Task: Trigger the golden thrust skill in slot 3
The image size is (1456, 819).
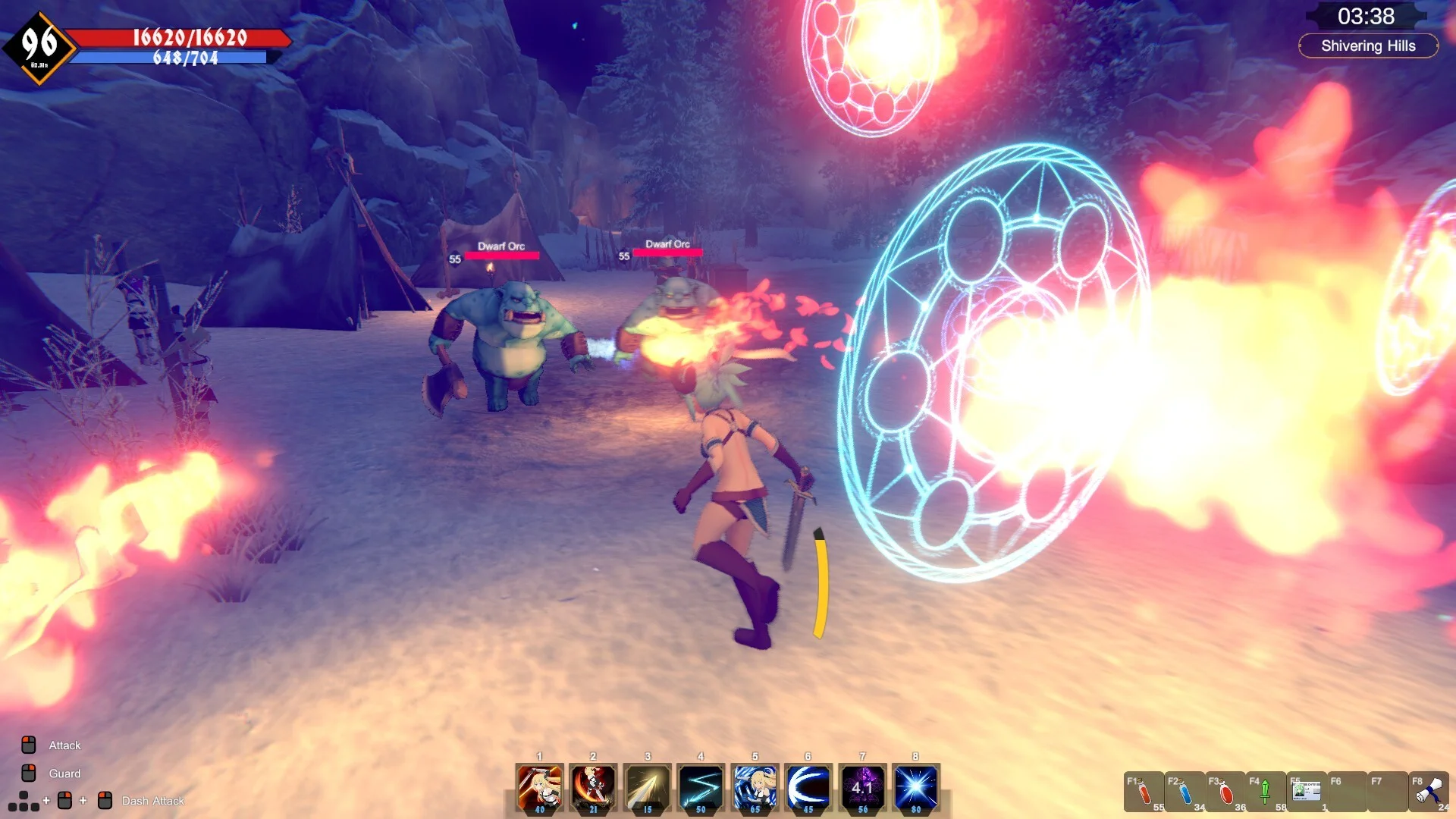Action: click(x=647, y=787)
